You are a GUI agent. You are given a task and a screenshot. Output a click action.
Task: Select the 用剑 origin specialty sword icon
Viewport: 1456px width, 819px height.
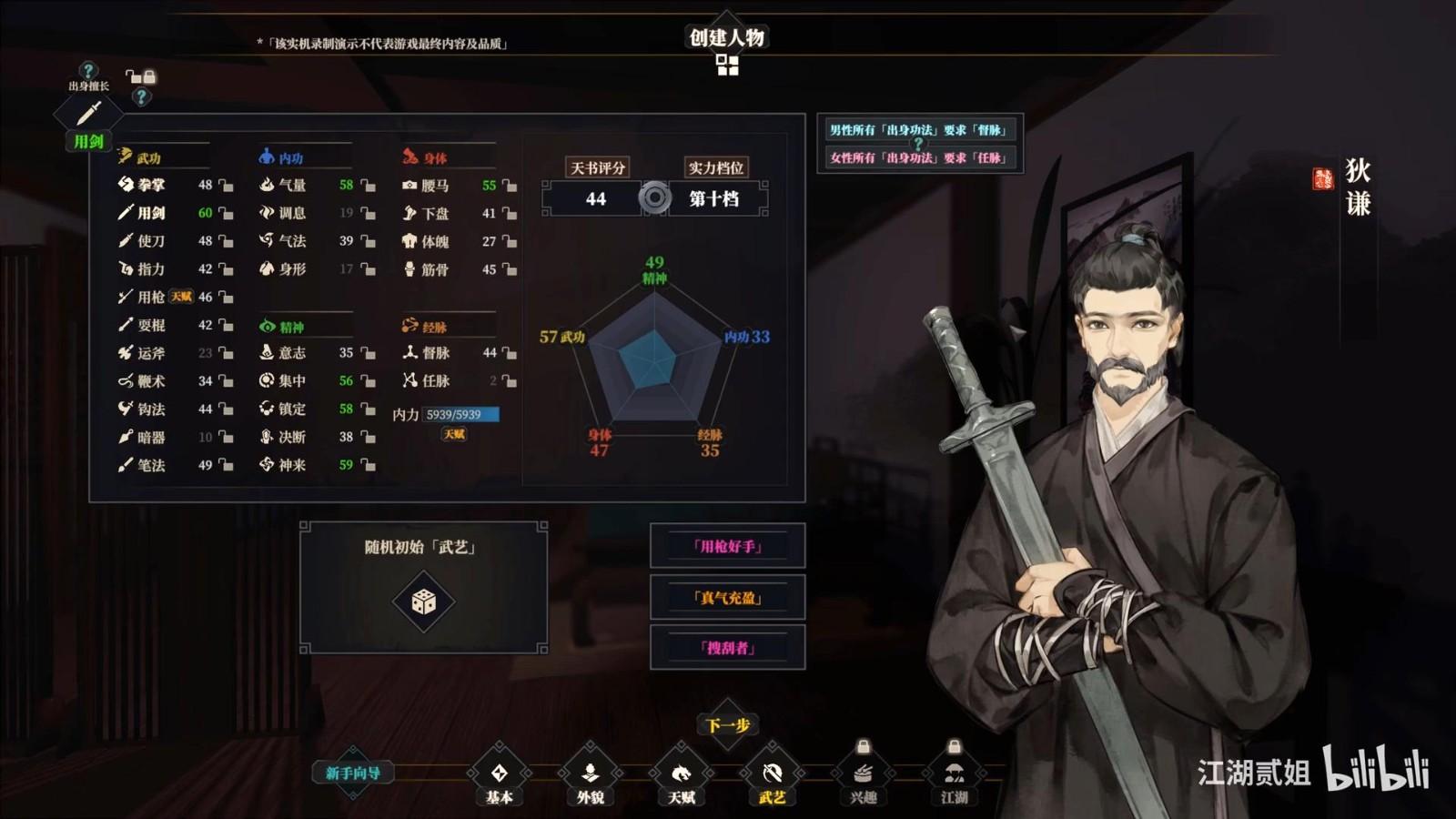[x=88, y=115]
